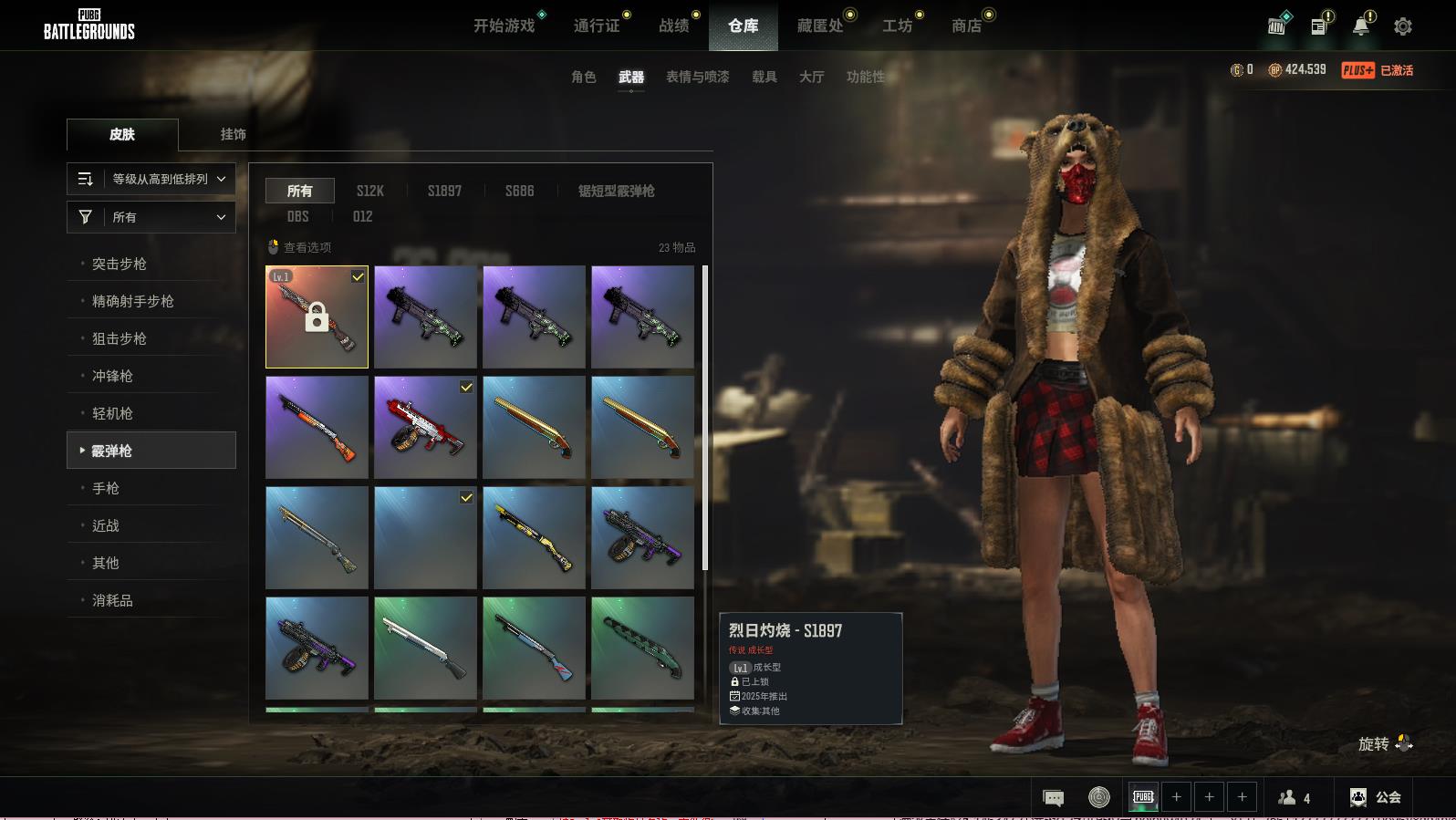
Task: Select the red drum-magazine shotgun skin
Action: pos(425,427)
